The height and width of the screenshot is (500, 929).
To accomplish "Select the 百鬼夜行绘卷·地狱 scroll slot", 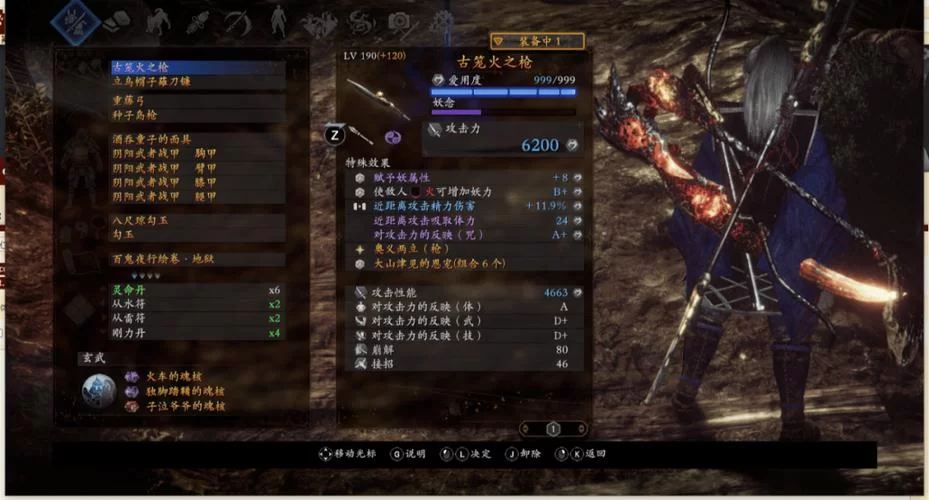I will [195, 259].
